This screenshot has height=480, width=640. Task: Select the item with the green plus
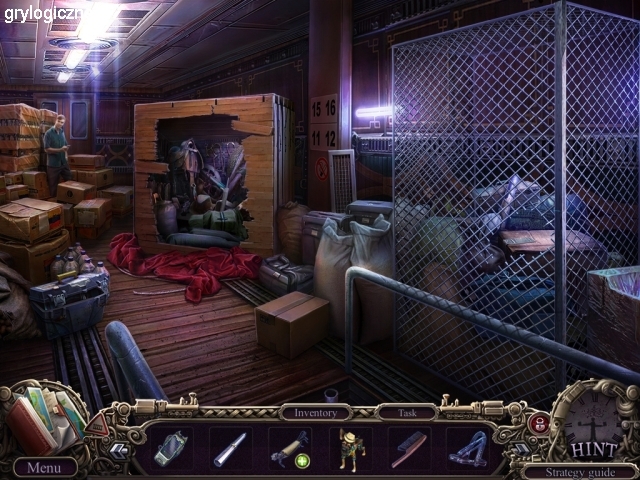click(x=289, y=447)
